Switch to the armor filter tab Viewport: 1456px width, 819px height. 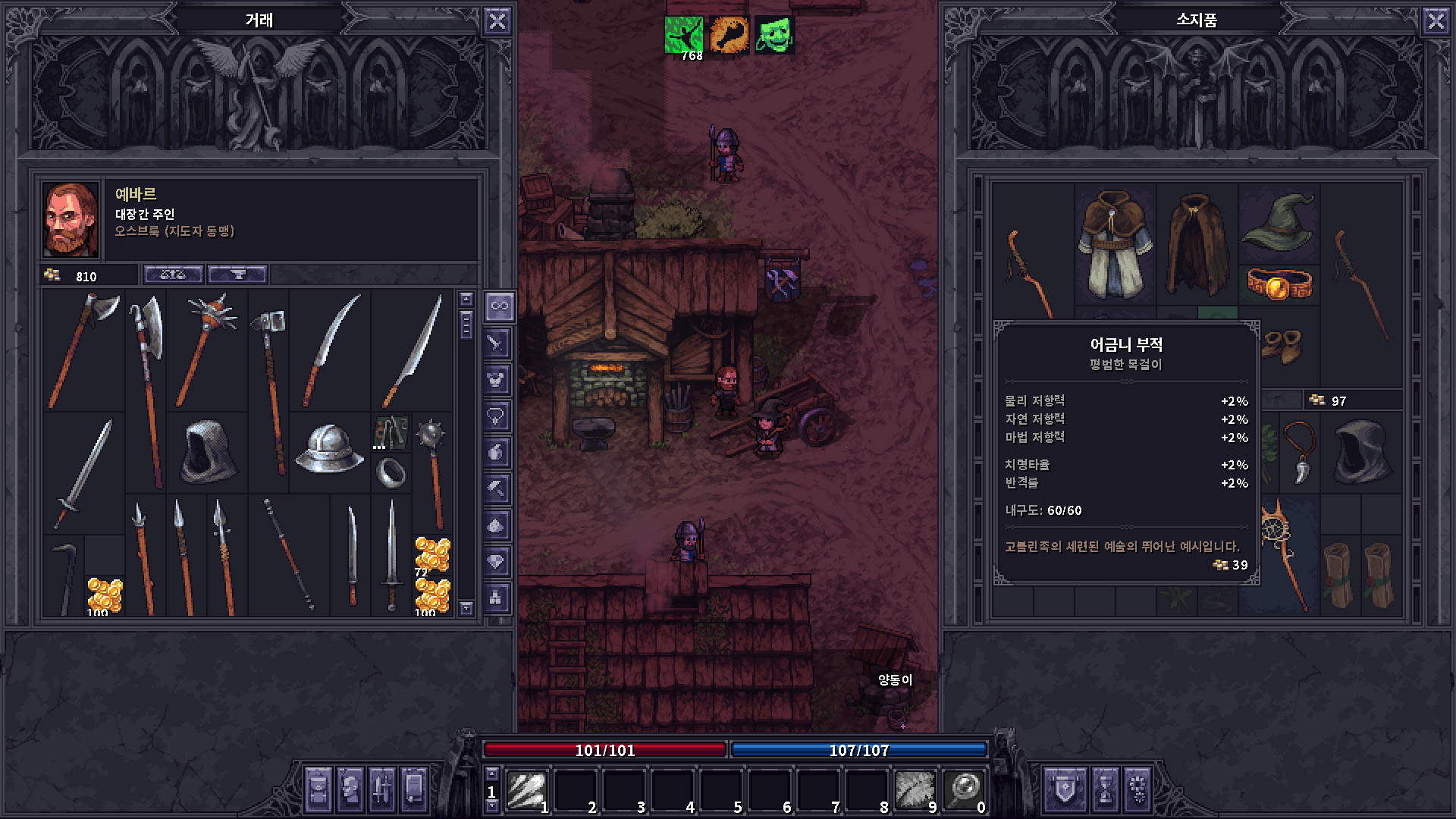coord(498,379)
